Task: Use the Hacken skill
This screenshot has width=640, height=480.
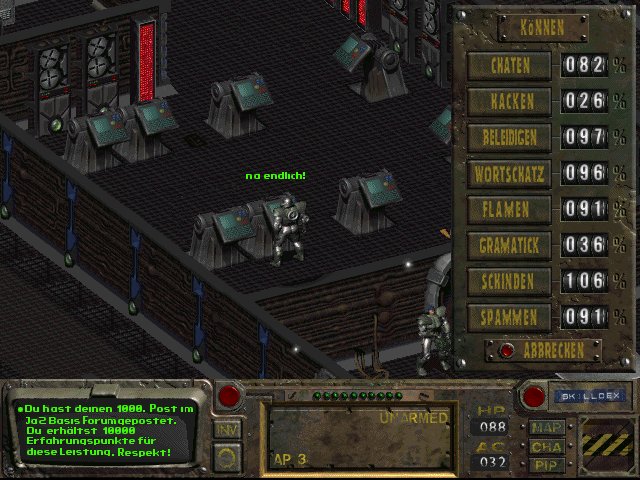Action: tap(512, 102)
